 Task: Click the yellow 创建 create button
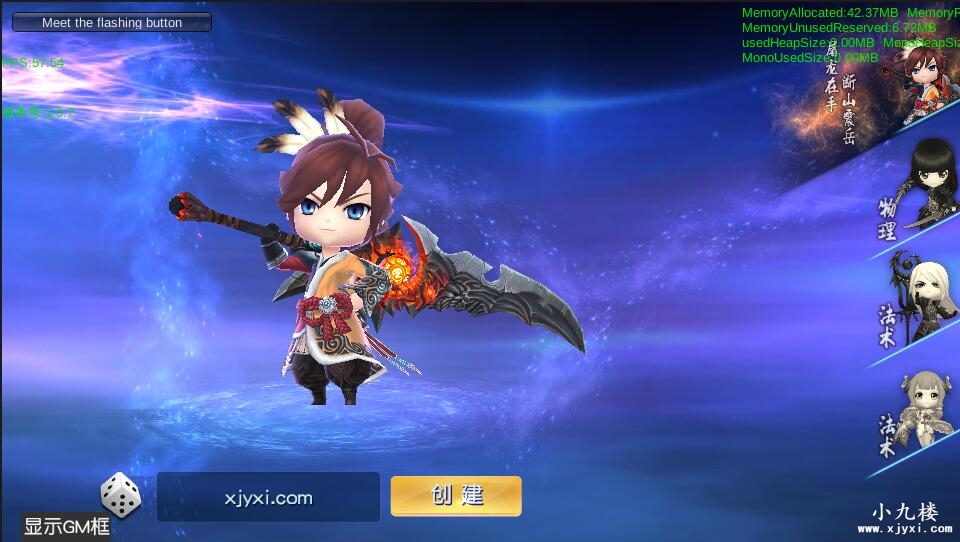point(456,496)
